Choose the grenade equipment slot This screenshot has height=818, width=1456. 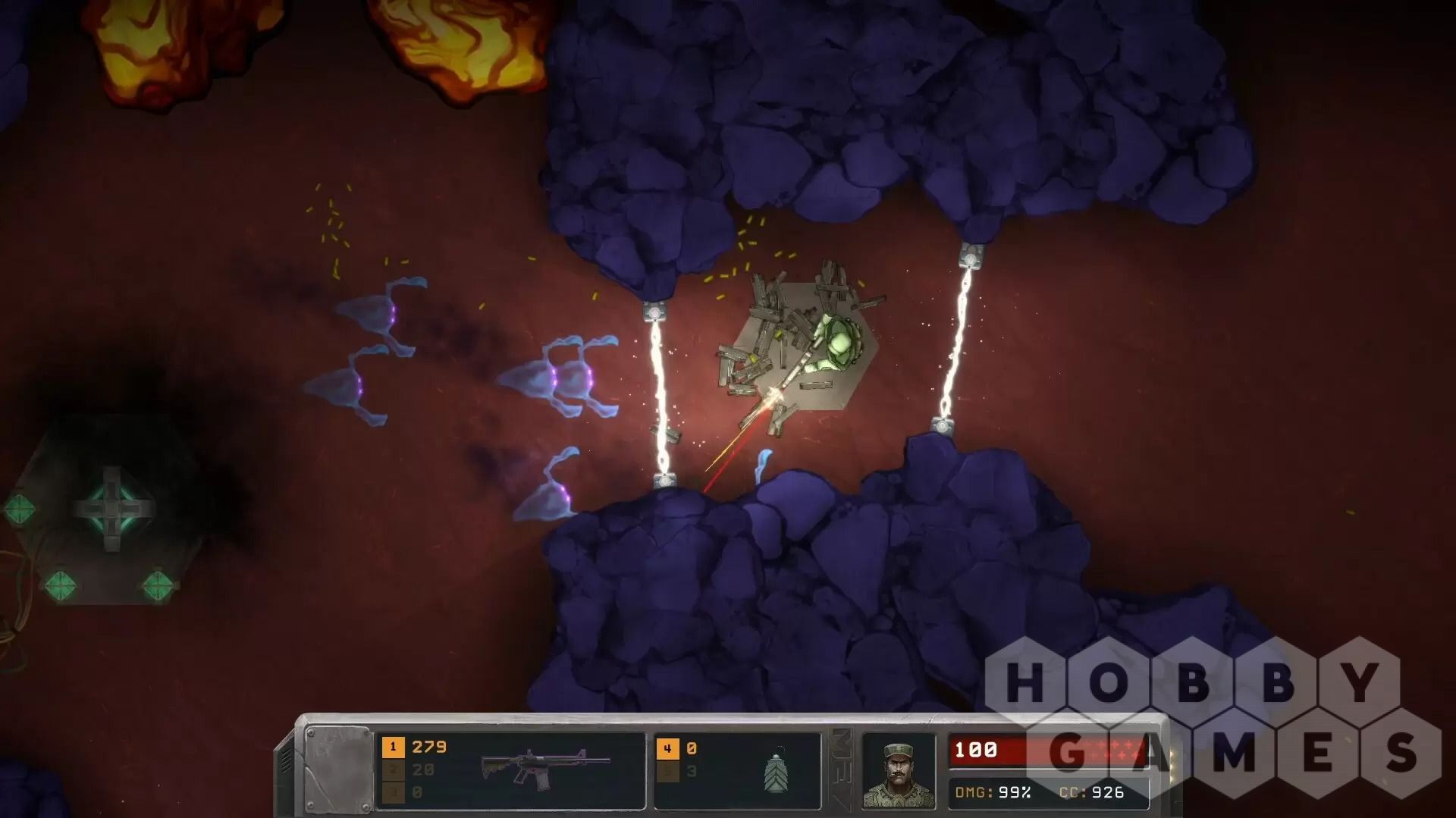(x=775, y=772)
